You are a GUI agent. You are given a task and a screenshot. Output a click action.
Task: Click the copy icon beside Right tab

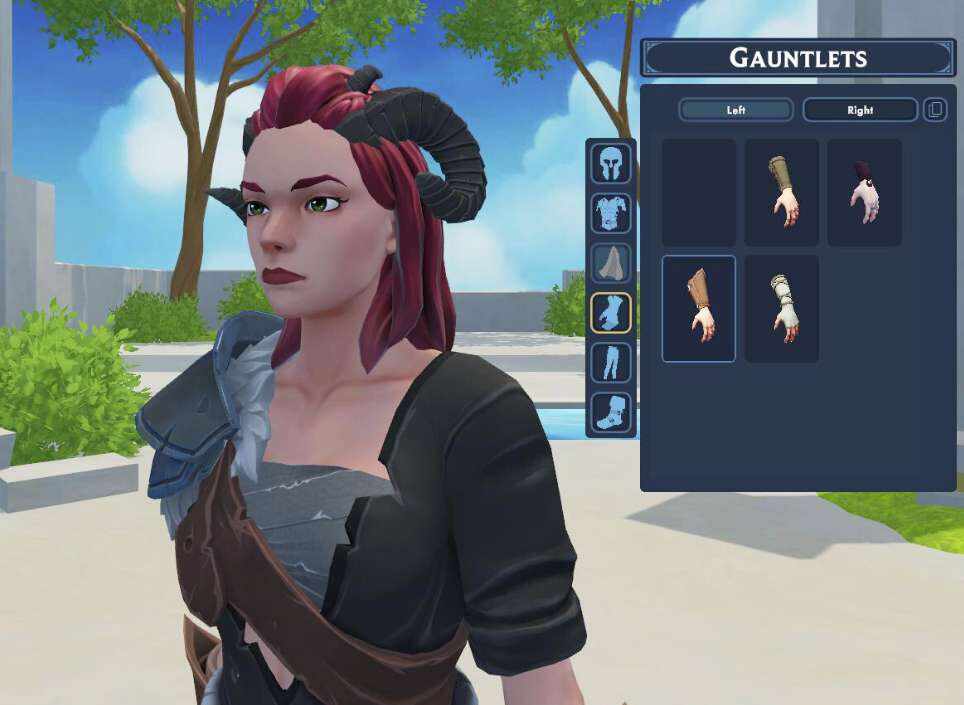tap(934, 110)
